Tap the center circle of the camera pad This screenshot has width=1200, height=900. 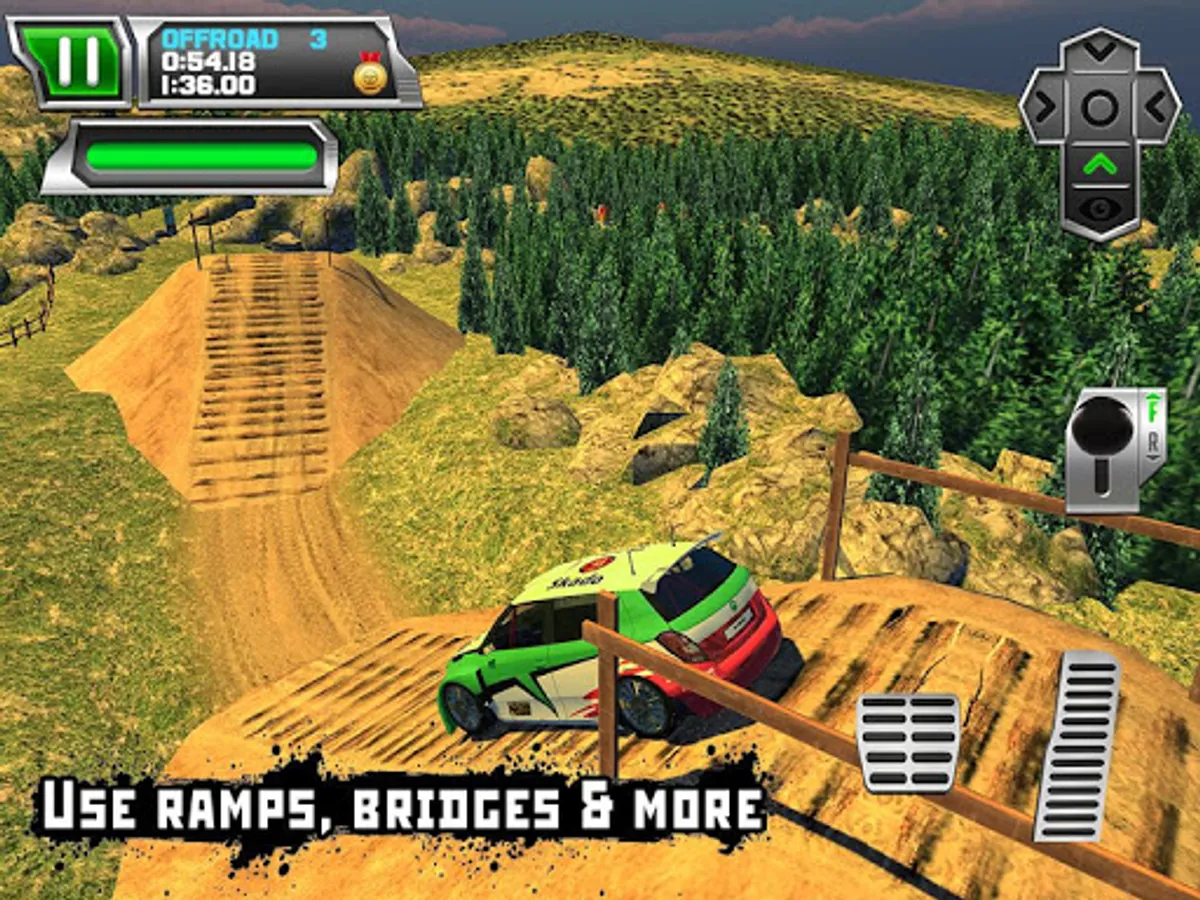tap(1099, 108)
